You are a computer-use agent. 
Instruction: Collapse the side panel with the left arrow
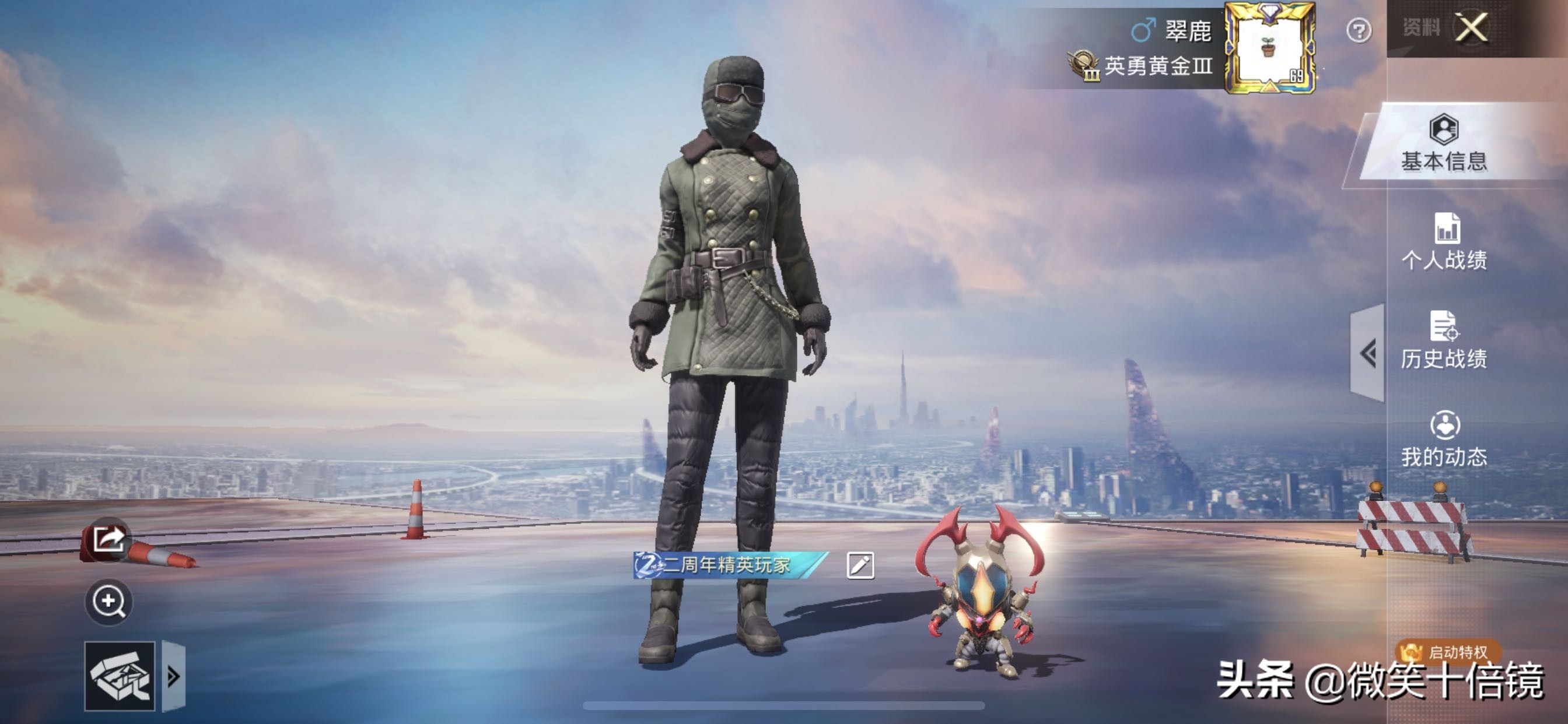(x=1368, y=353)
